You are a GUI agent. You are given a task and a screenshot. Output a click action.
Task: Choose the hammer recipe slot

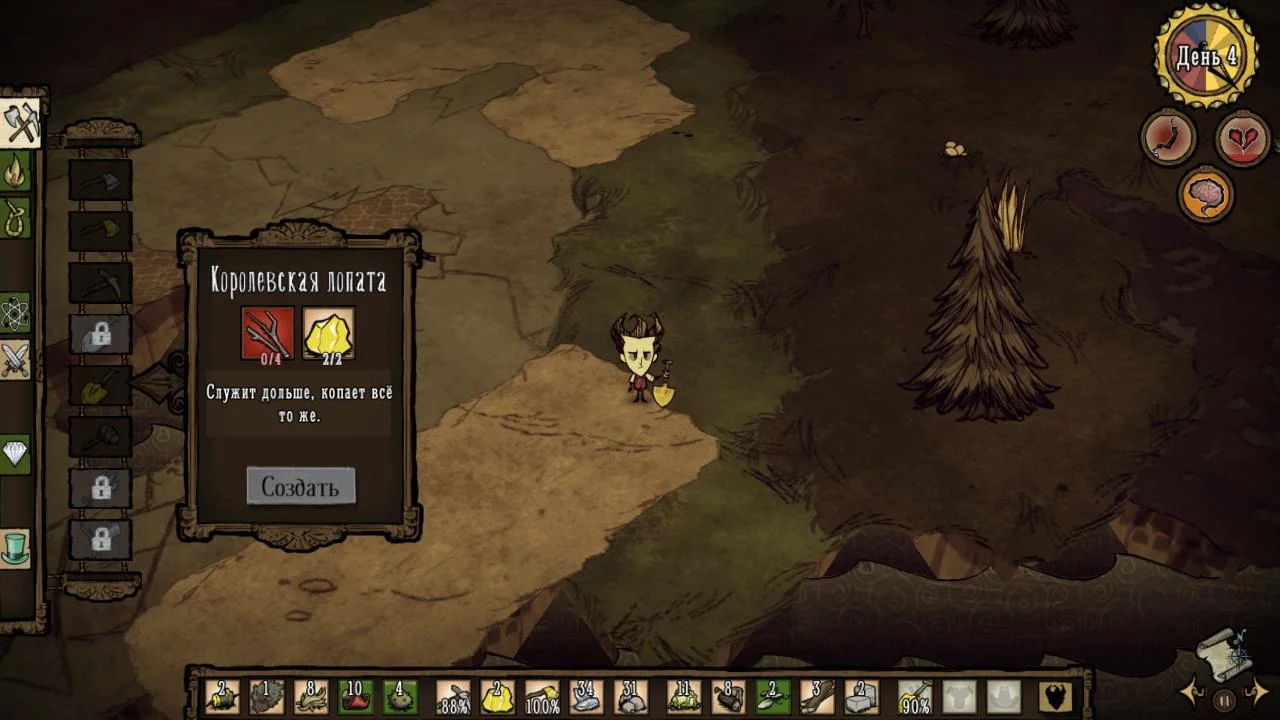100,438
